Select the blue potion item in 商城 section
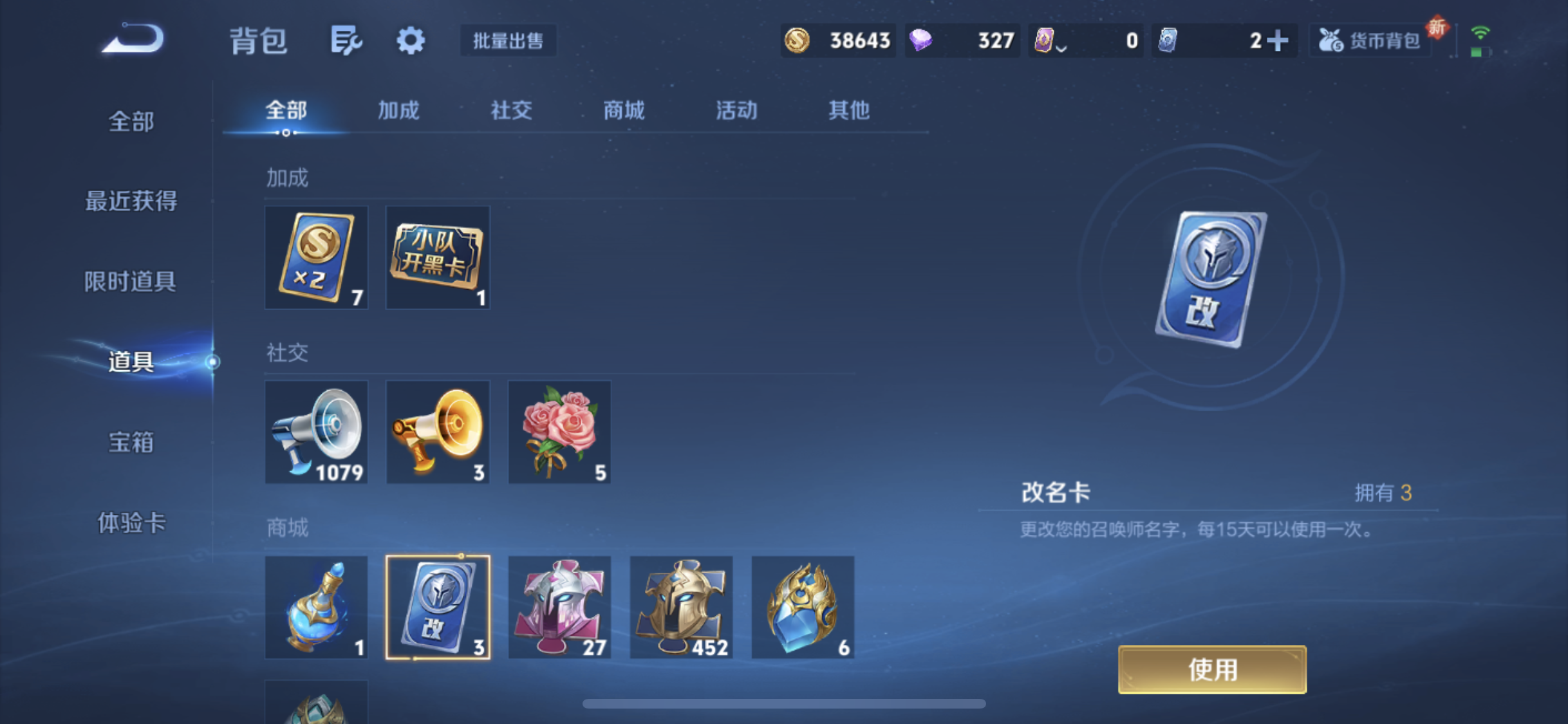This screenshot has width=1568, height=724. click(x=316, y=607)
